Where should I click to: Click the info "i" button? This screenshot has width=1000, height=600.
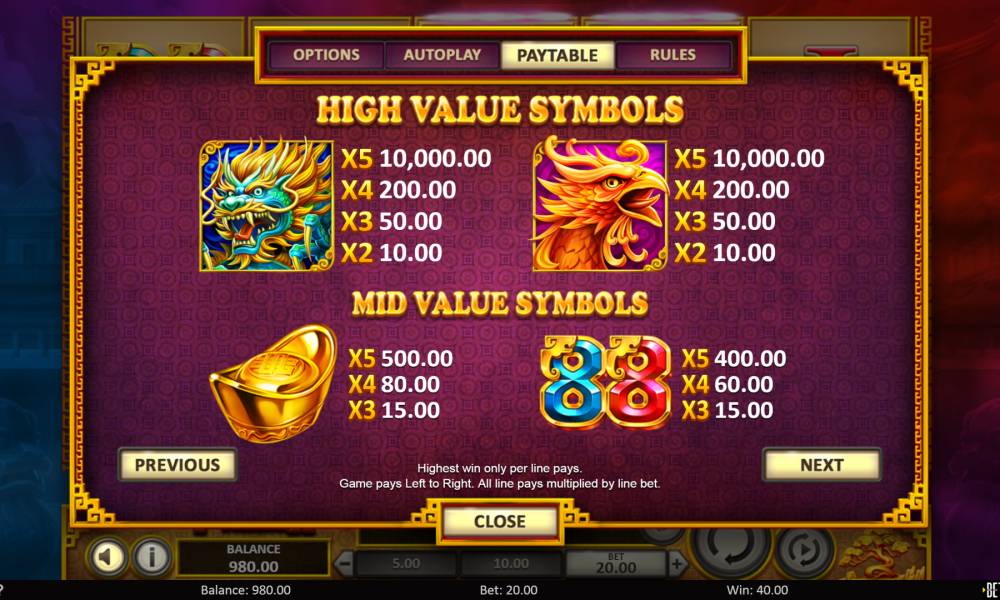(152, 557)
